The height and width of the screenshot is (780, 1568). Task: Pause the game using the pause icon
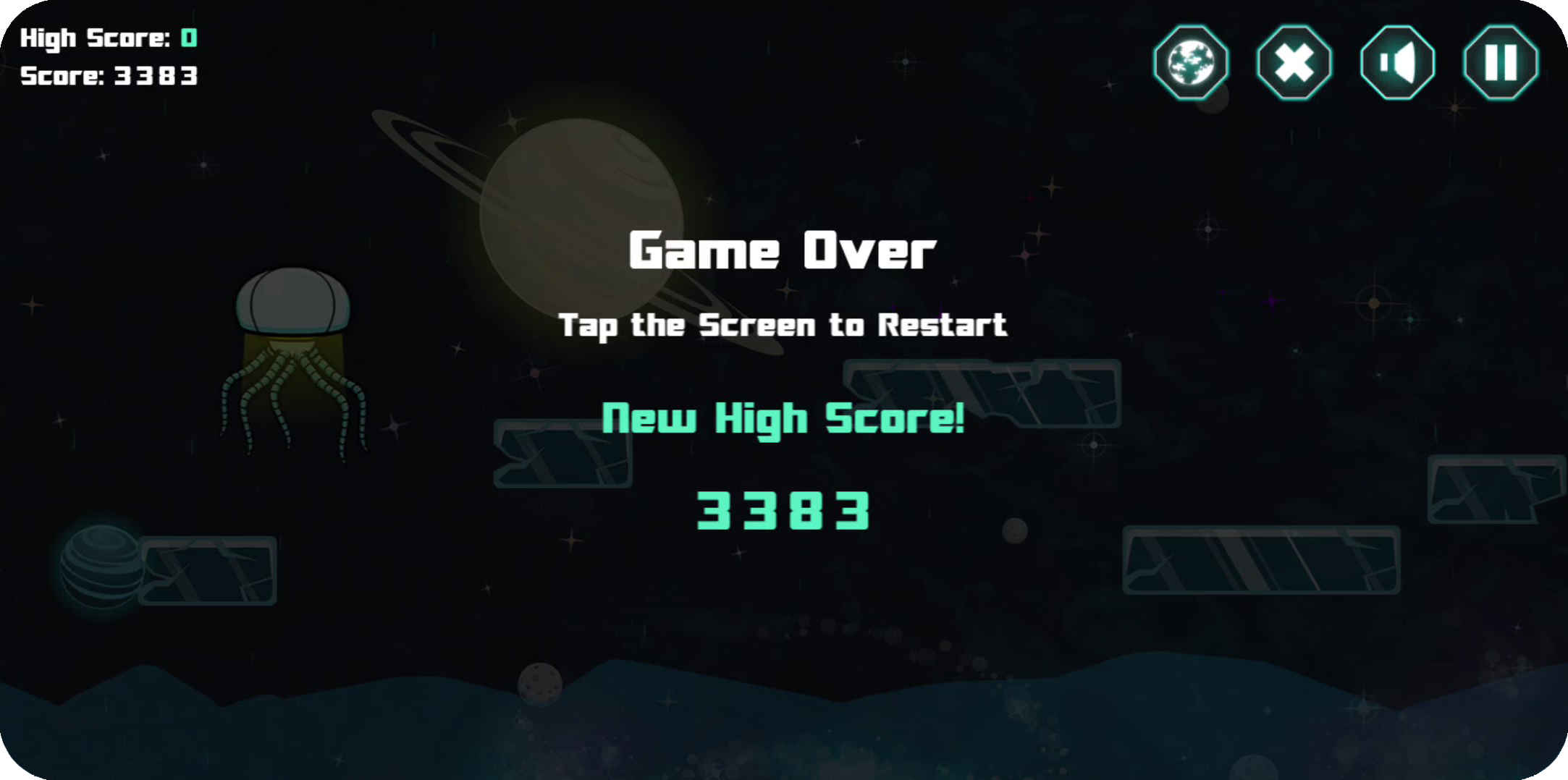coord(1499,62)
